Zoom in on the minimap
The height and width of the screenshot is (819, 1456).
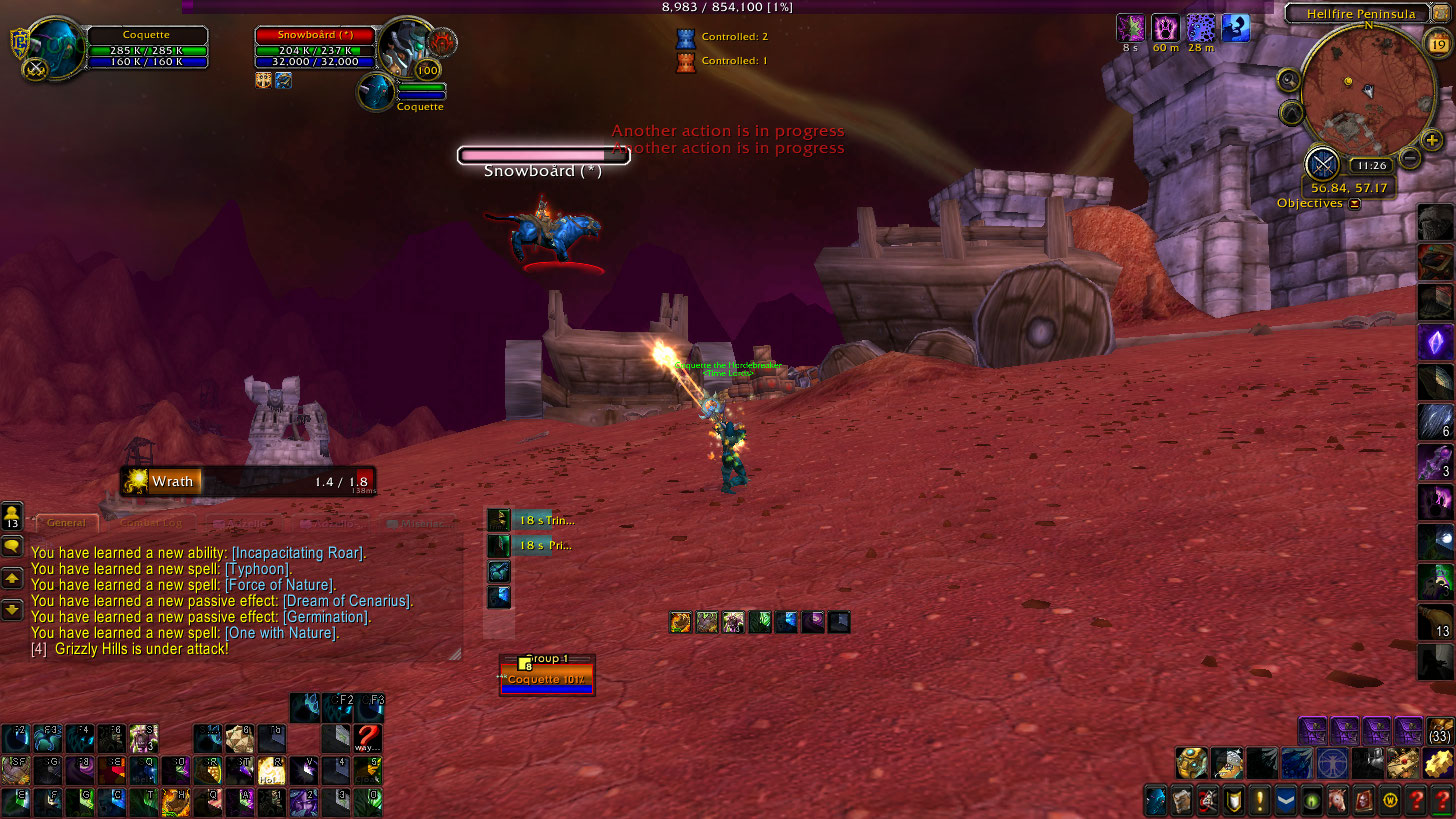pos(1432,140)
